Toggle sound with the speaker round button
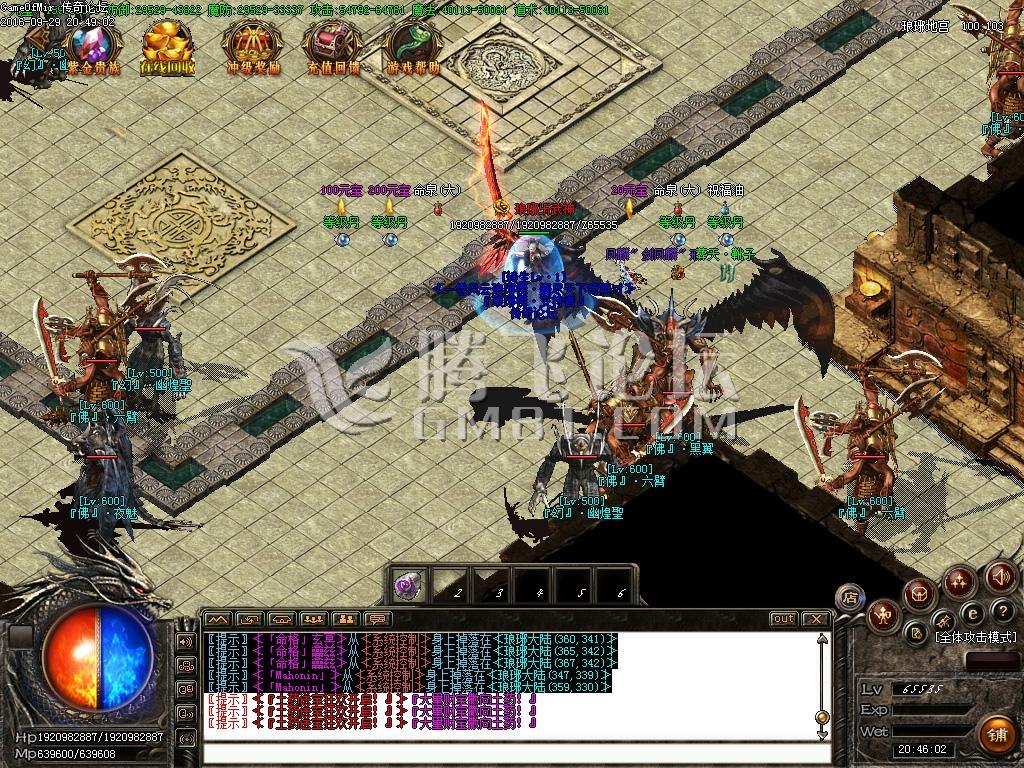The height and width of the screenshot is (768, 1024). (1001, 576)
